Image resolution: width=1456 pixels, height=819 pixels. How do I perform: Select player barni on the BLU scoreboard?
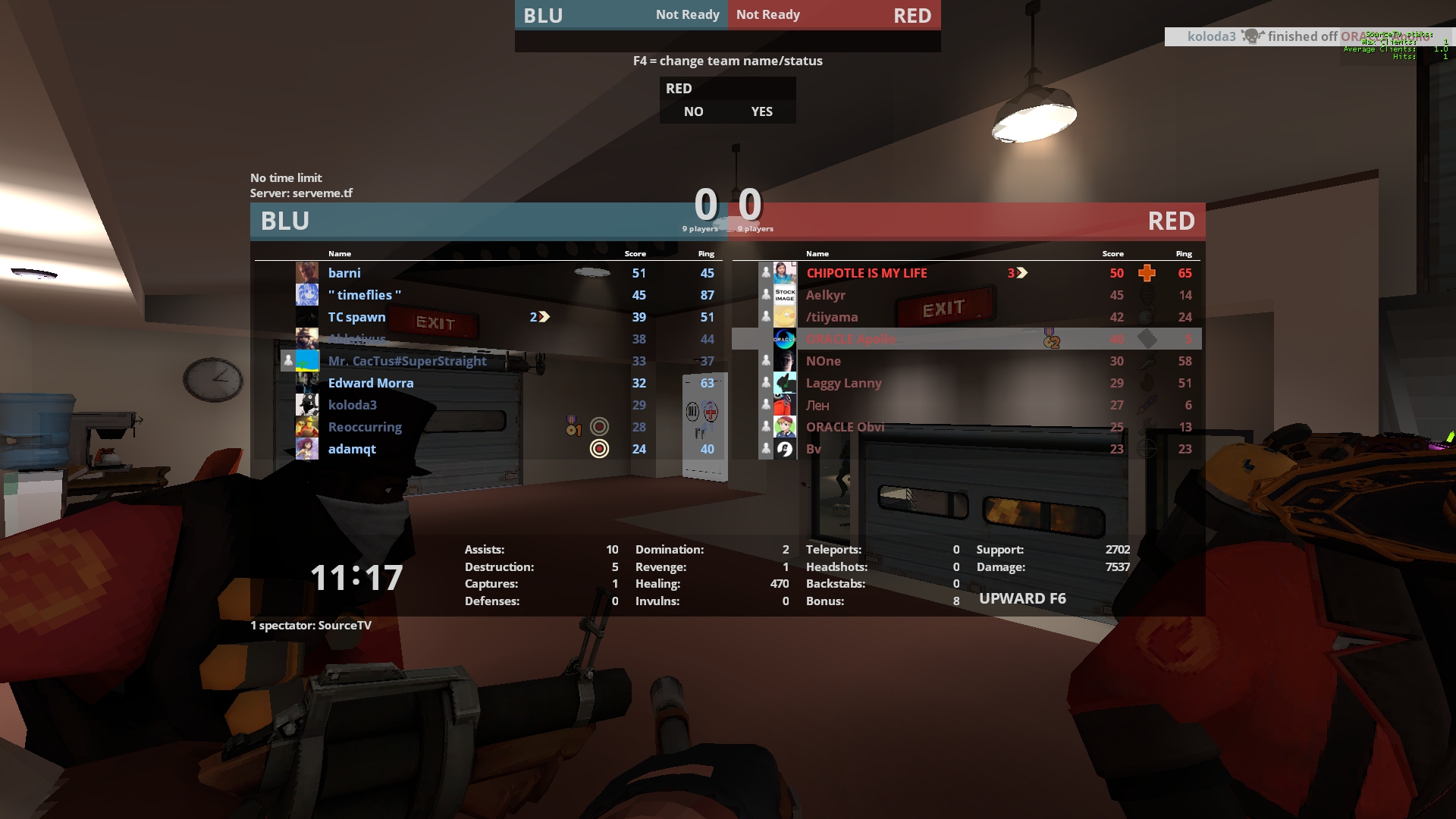(344, 273)
